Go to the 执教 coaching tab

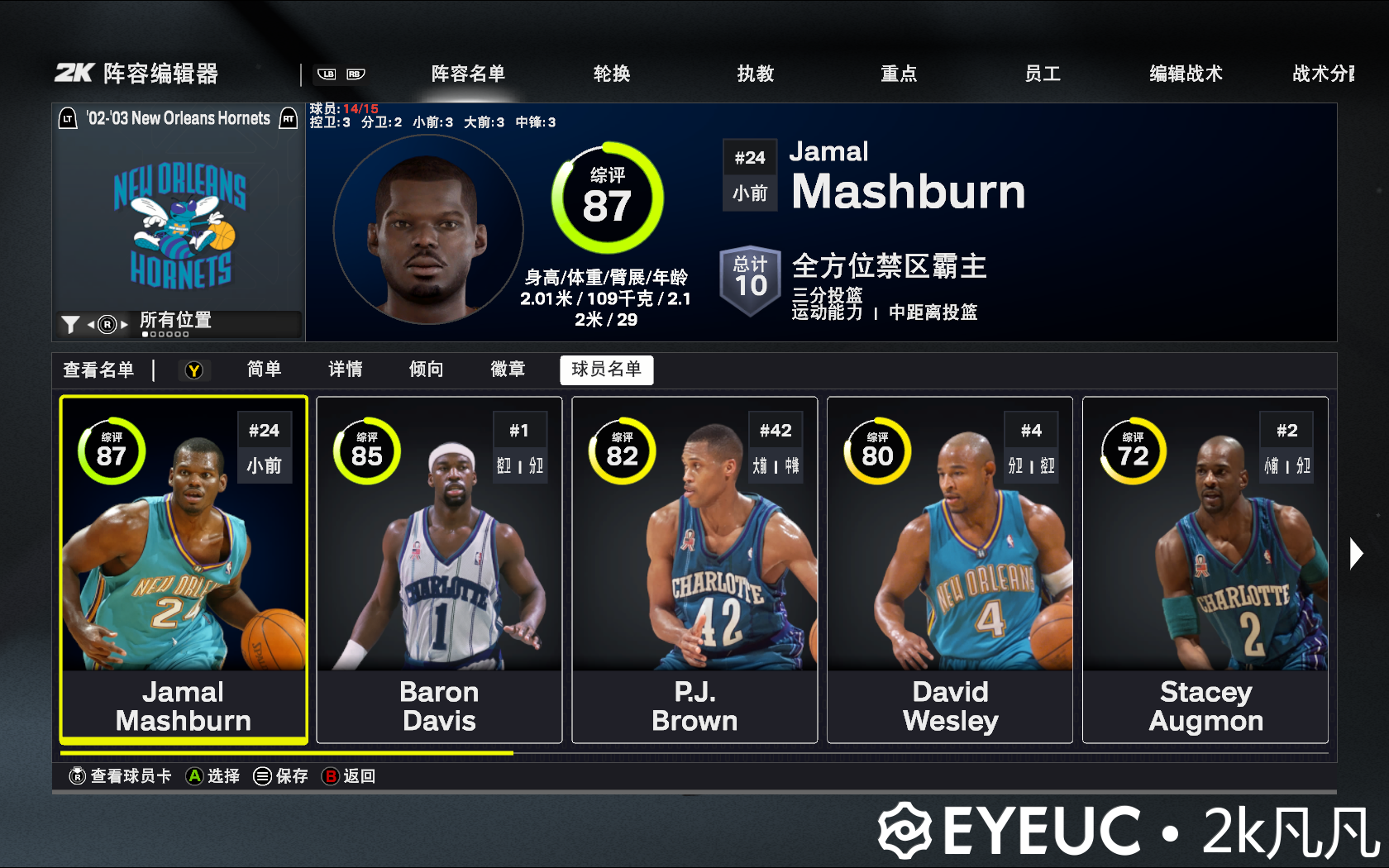coord(756,74)
